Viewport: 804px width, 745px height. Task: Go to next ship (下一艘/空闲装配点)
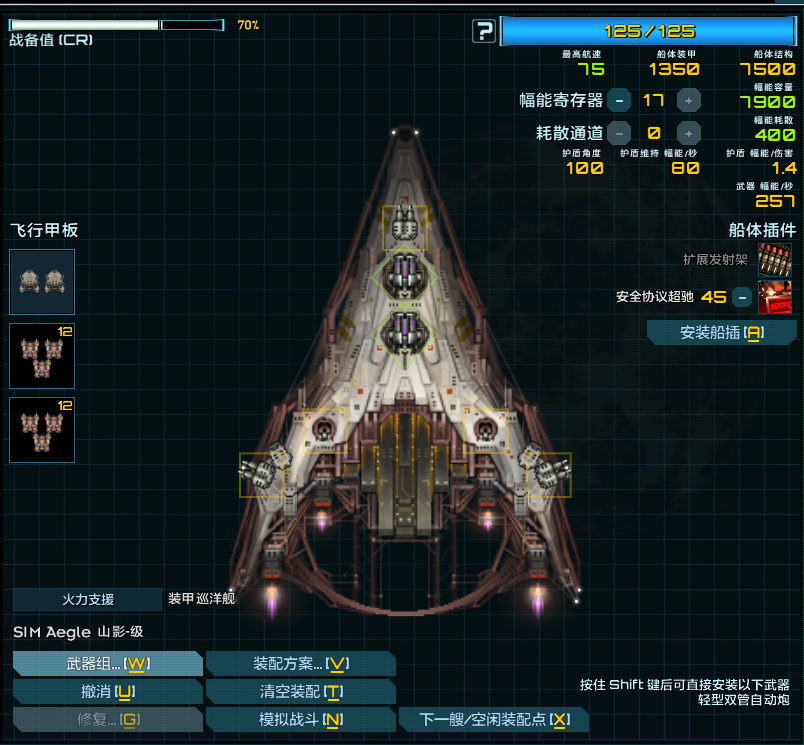coord(493,719)
